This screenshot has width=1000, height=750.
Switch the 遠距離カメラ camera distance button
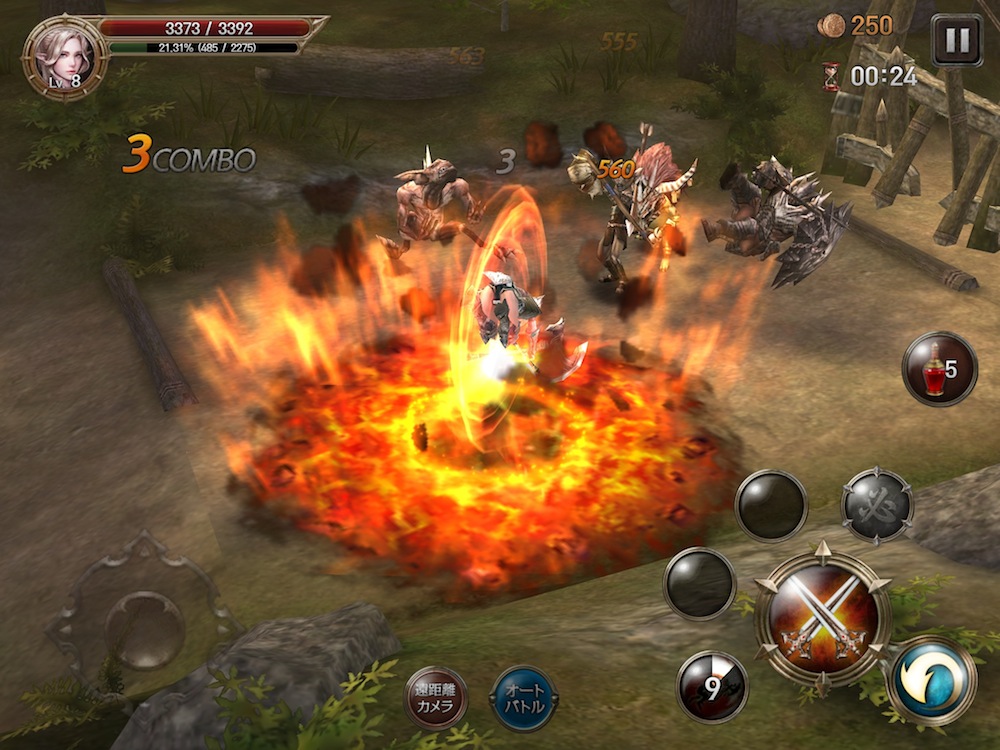437,697
